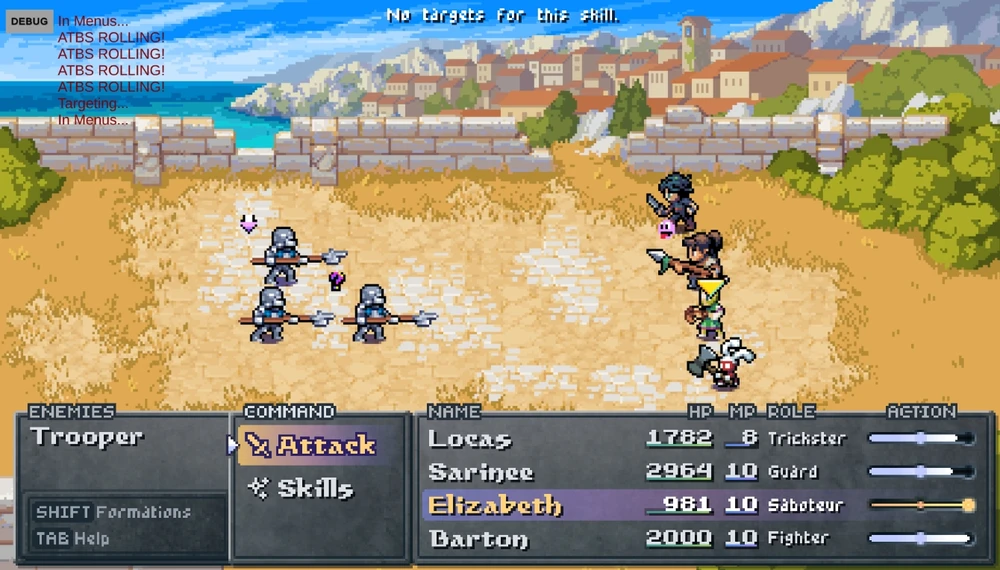The image size is (1000, 570).
Task: Toggle the DEBUG button
Action: 29,20
